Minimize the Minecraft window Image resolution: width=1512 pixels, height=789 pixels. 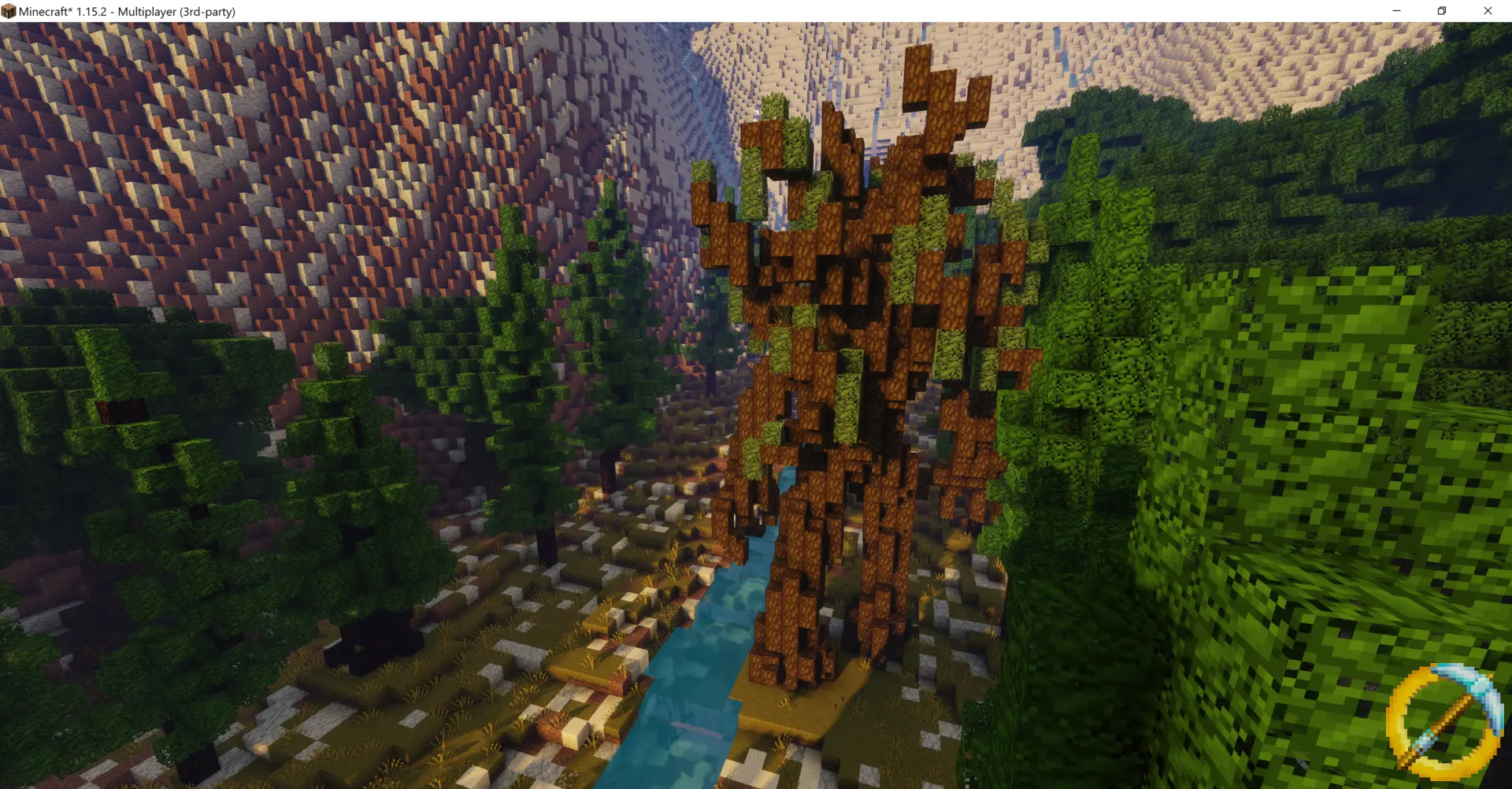coord(1396,11)
